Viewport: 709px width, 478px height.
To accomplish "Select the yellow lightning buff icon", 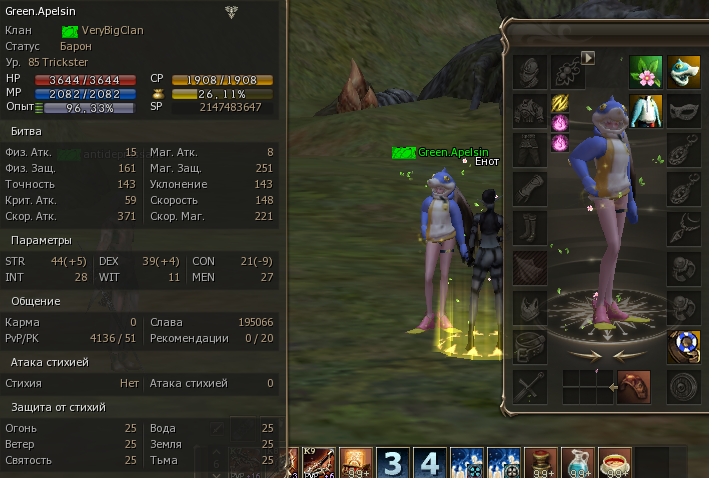I will point(560,102).
